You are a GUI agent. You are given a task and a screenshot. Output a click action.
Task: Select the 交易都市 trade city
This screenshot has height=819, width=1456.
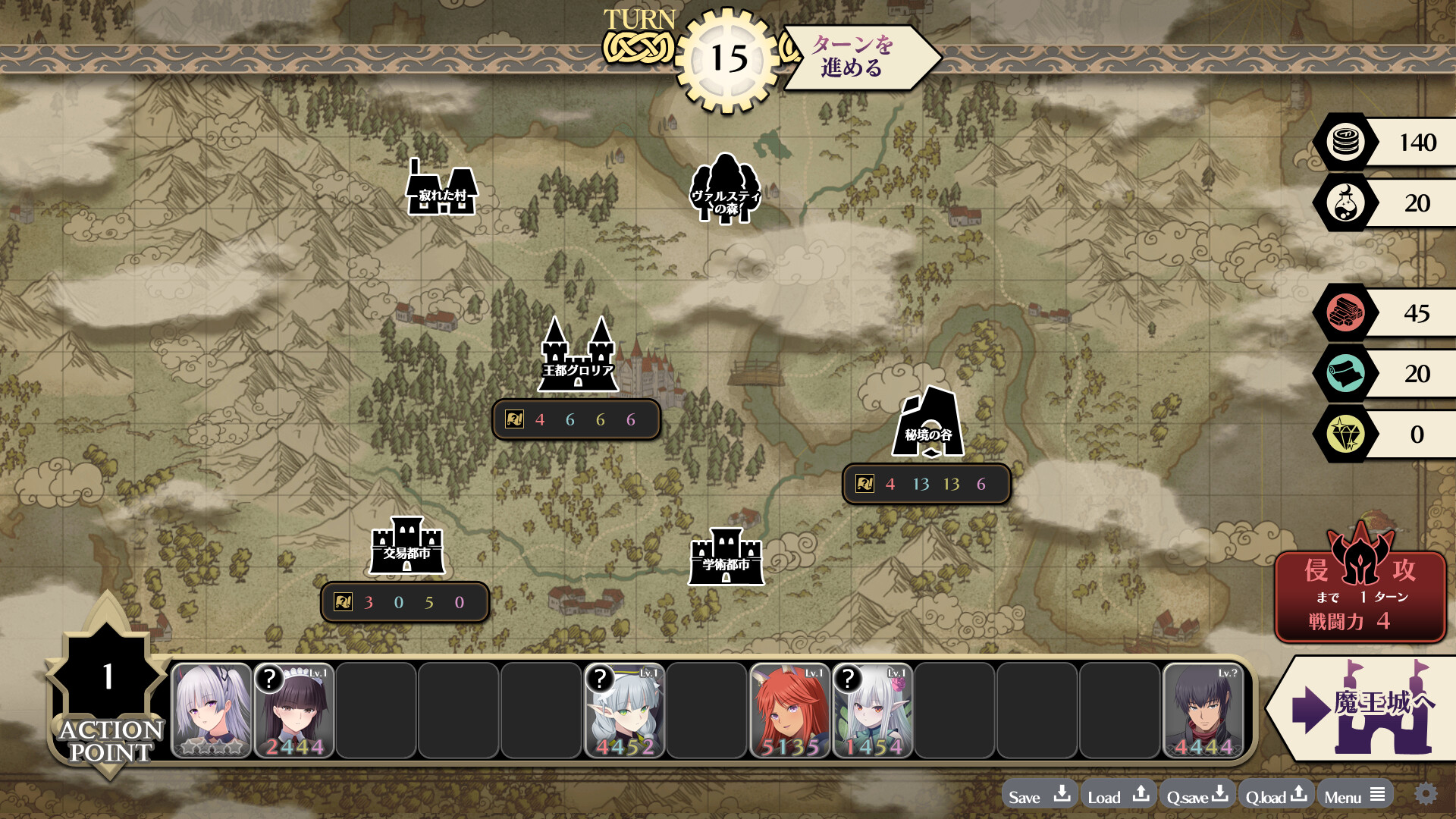click(x=407, y=546)
